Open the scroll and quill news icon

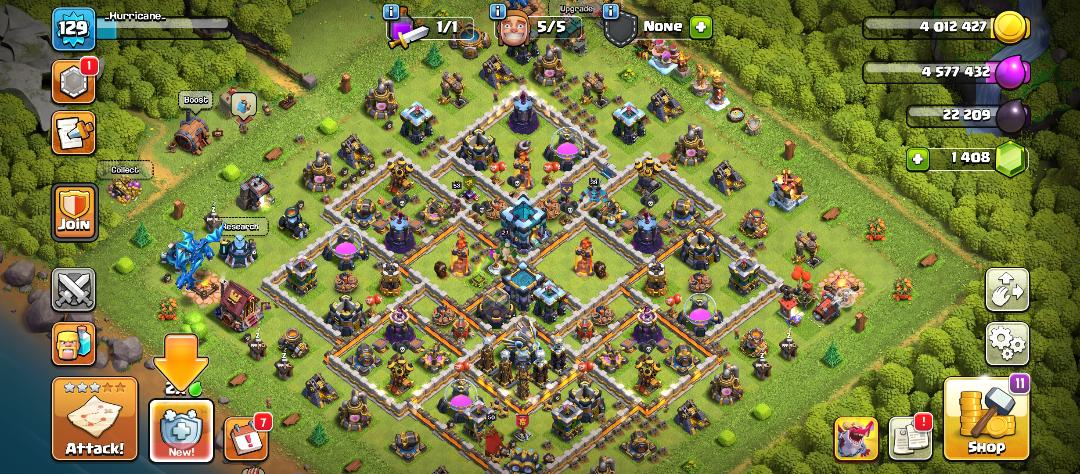pyautogui.click(x=74, y=133)
